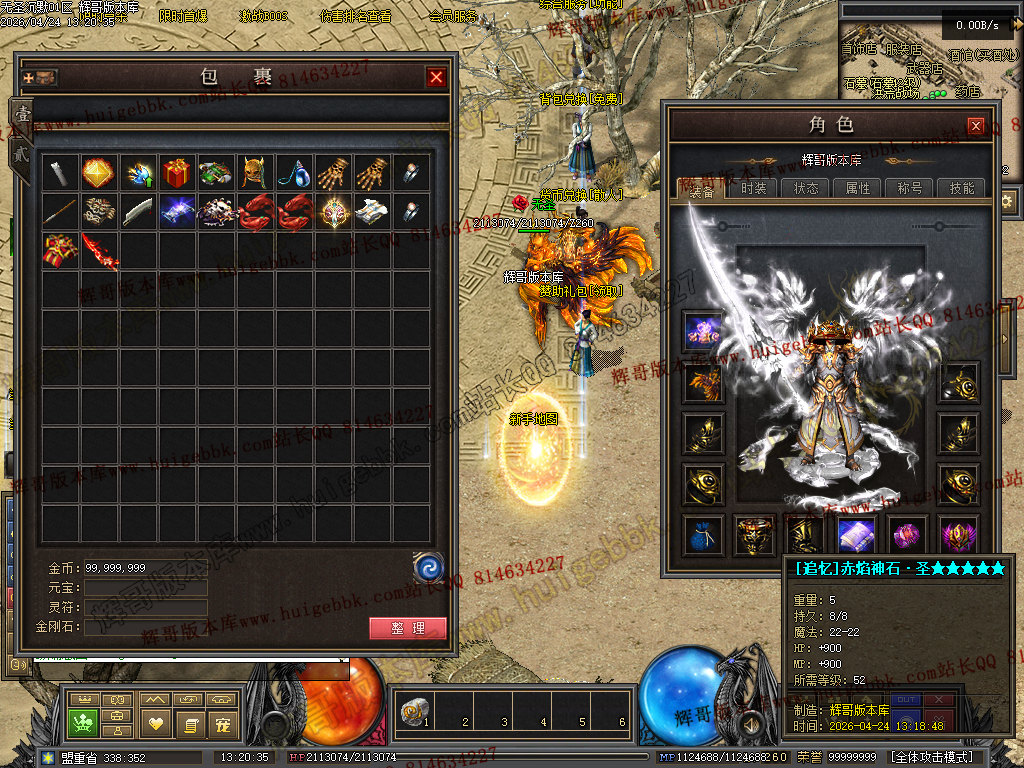This screenshot has width=1024, height=768.
Task: Close the 角色 character window
Action: [975, 126]
